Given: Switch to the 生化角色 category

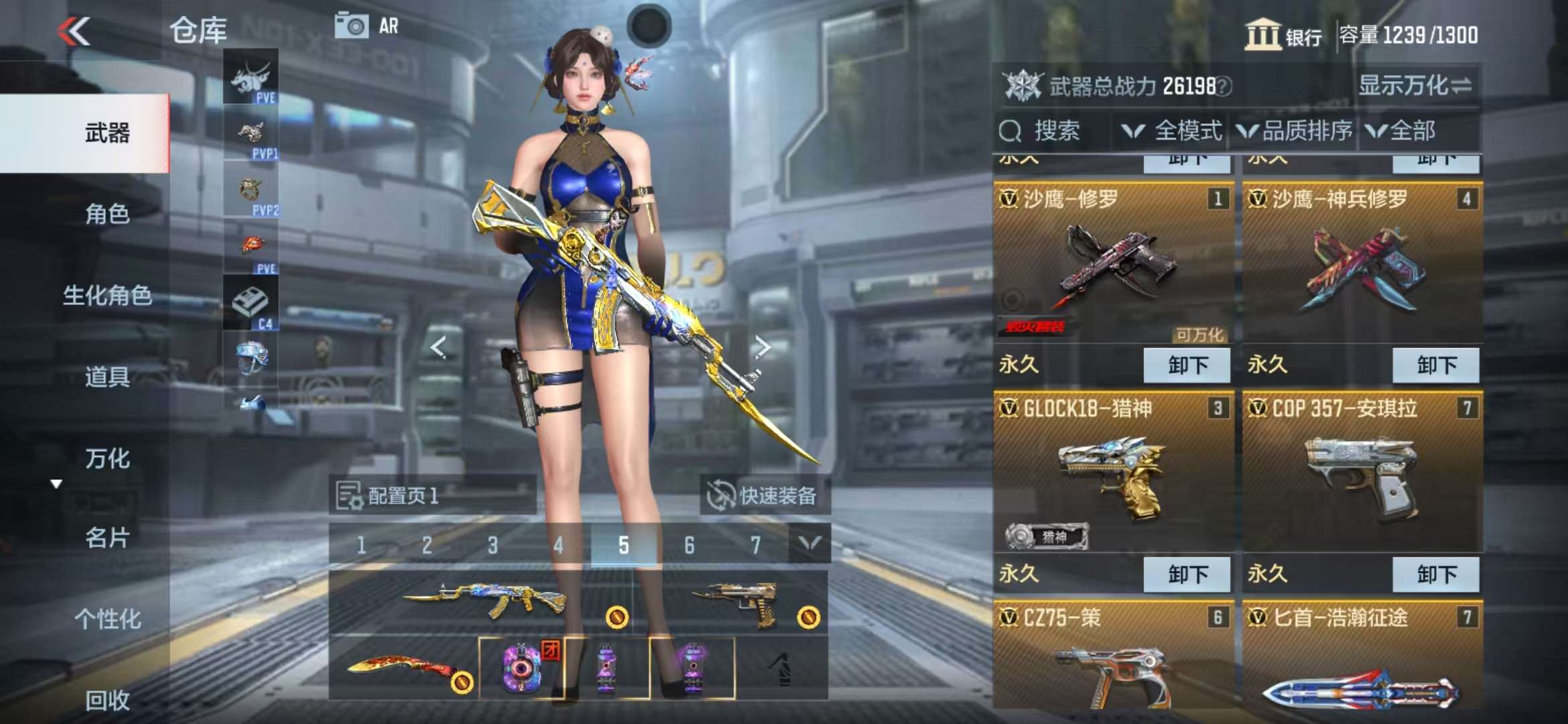Looking at the screenshot, I should 107,296.
